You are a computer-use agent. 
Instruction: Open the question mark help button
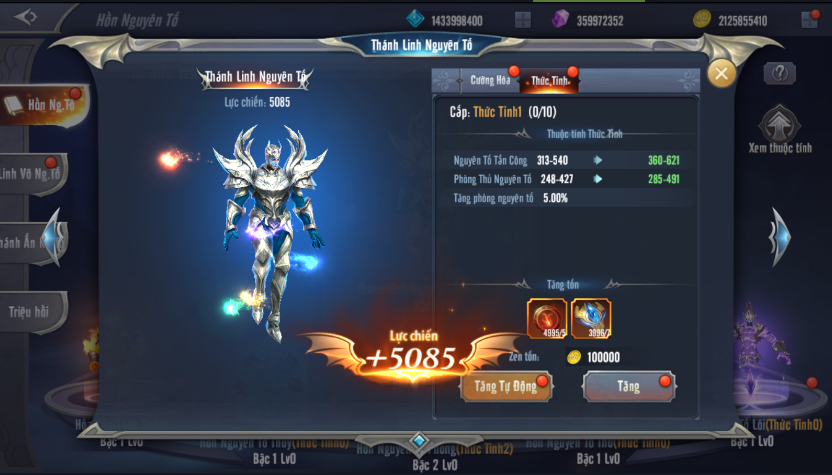[x=779, y=73]
